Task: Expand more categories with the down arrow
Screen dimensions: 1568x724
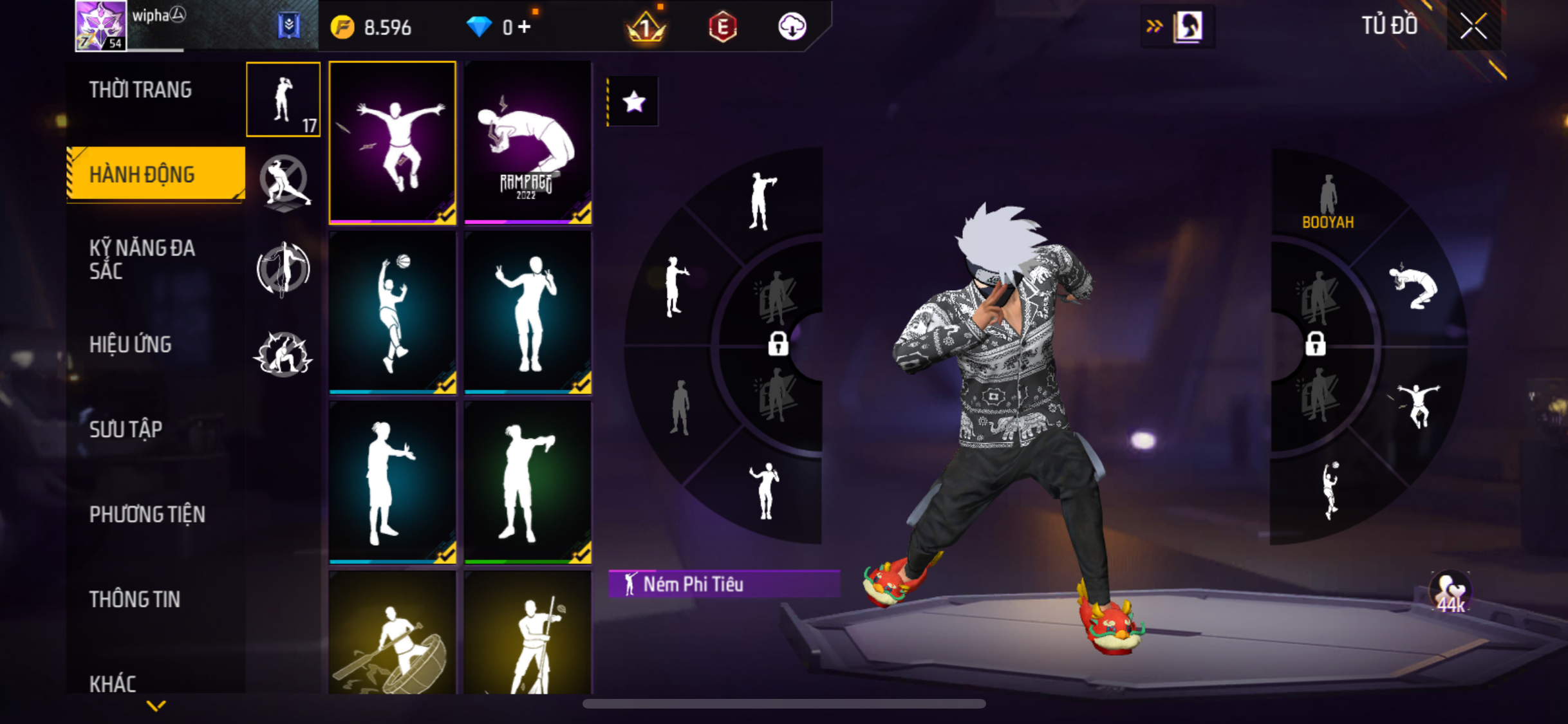Action: pyautogui.click(x=156, y=706)
